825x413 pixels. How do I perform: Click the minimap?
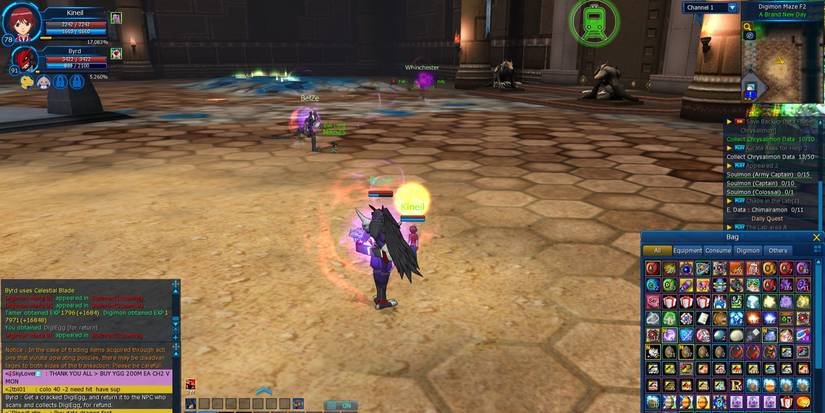click(783, 60)
